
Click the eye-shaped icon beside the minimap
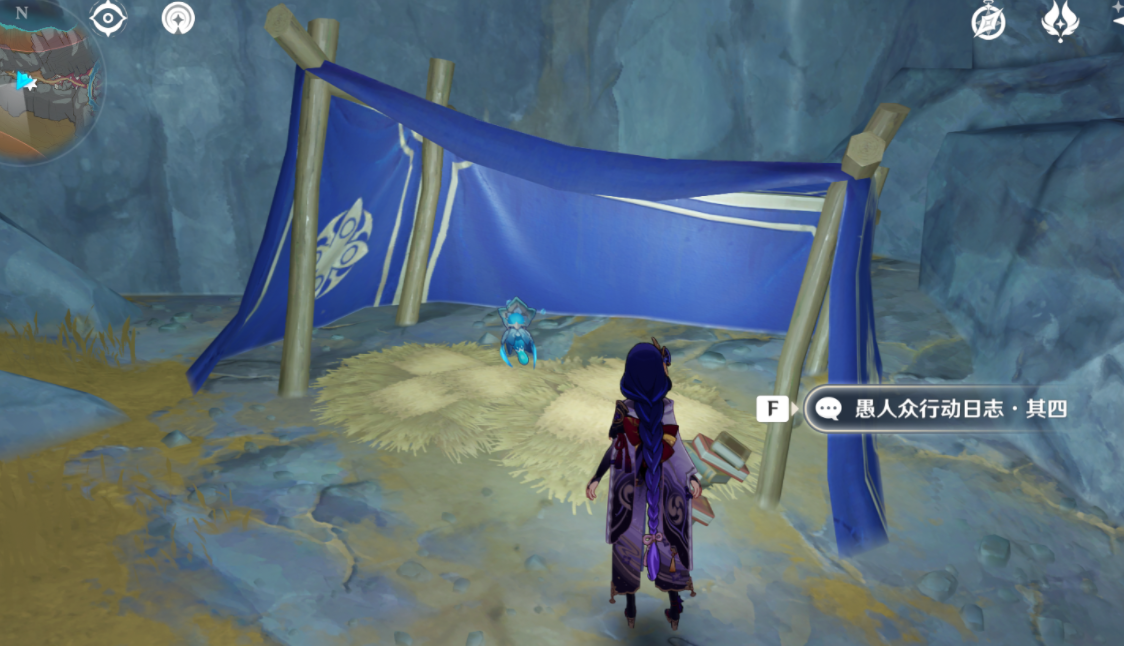[x=108, y=18]
